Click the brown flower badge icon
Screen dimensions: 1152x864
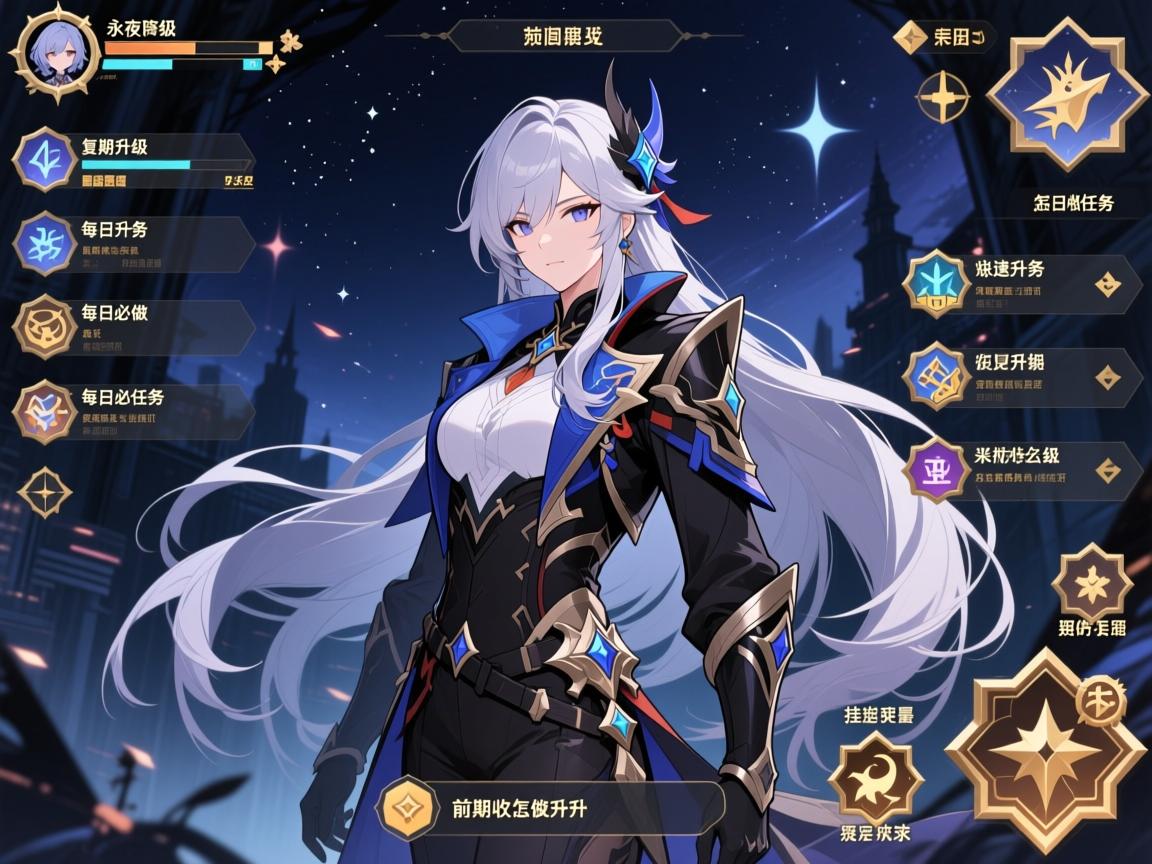coord(1091,584)
